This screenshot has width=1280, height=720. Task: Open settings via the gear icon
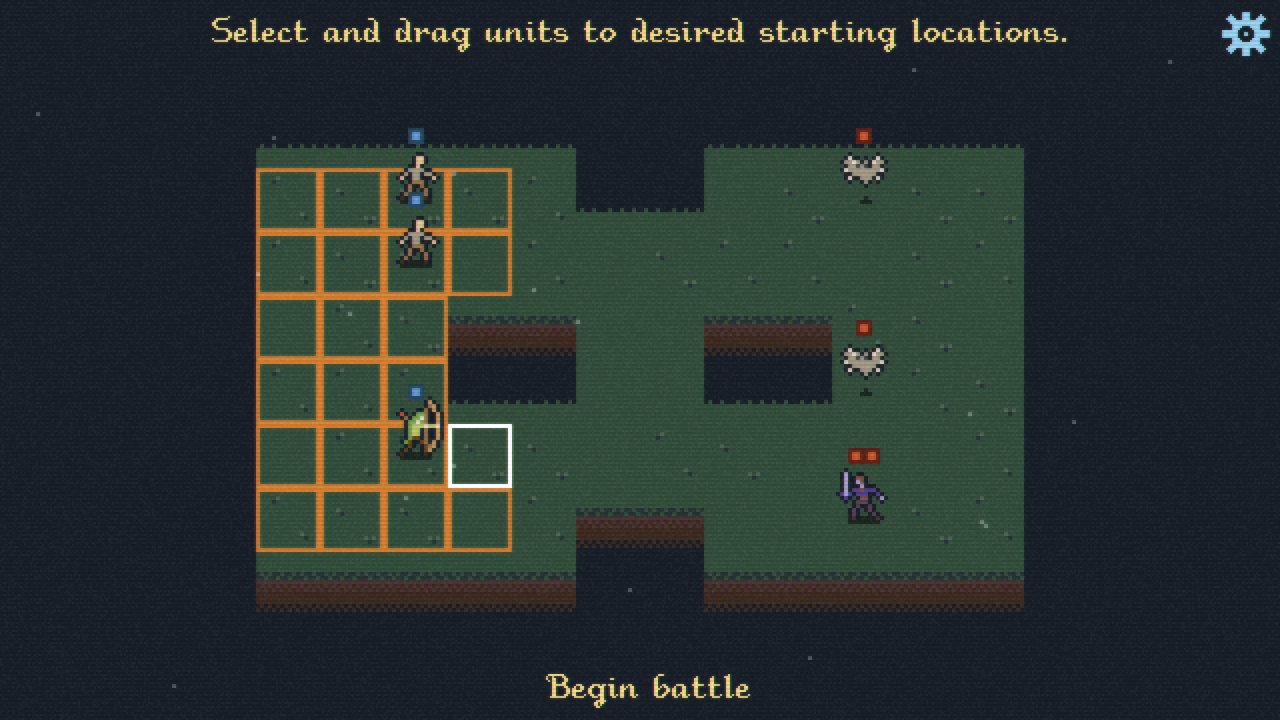[1245, 34]
